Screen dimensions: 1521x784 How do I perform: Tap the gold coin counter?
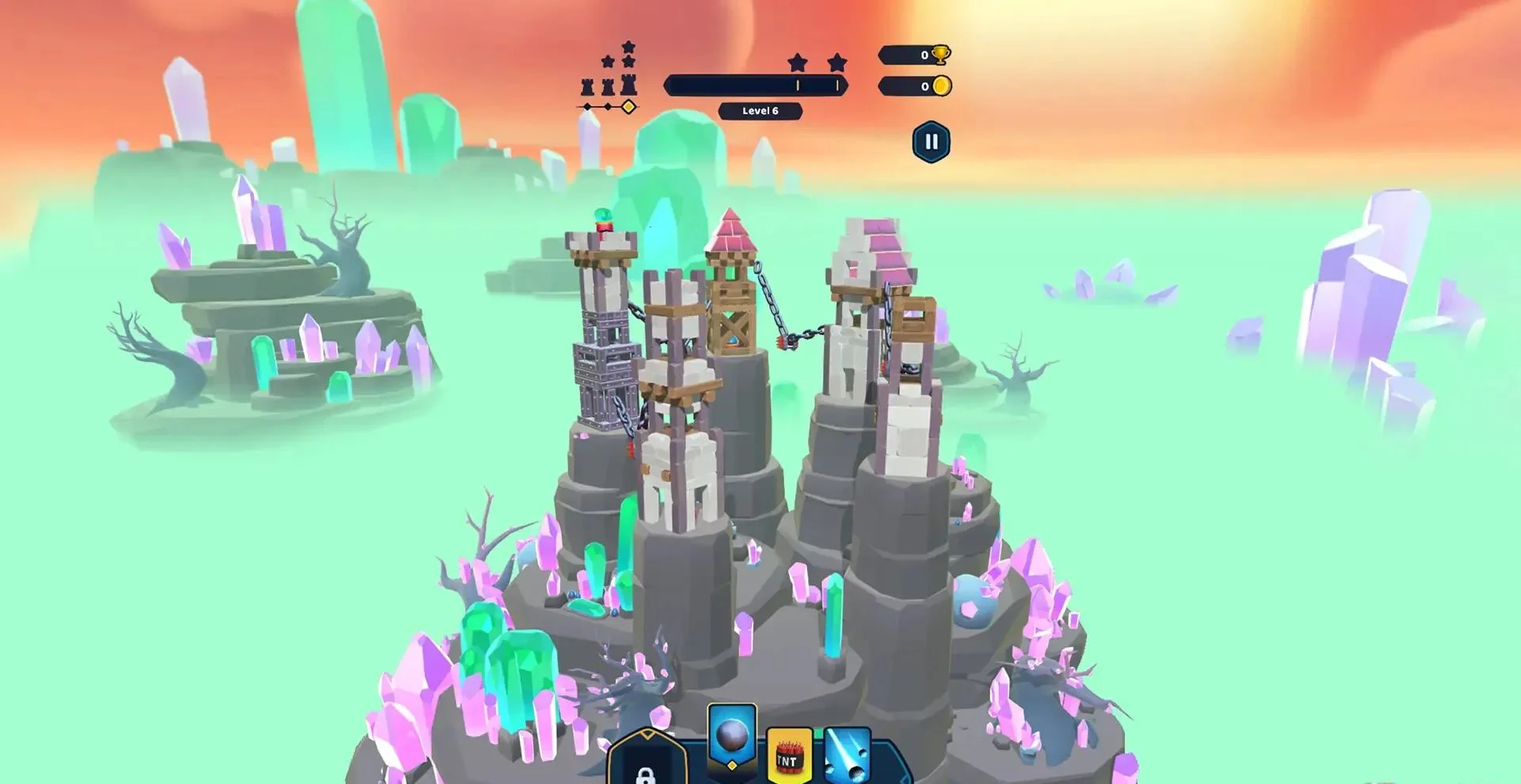tap(911, 86)
